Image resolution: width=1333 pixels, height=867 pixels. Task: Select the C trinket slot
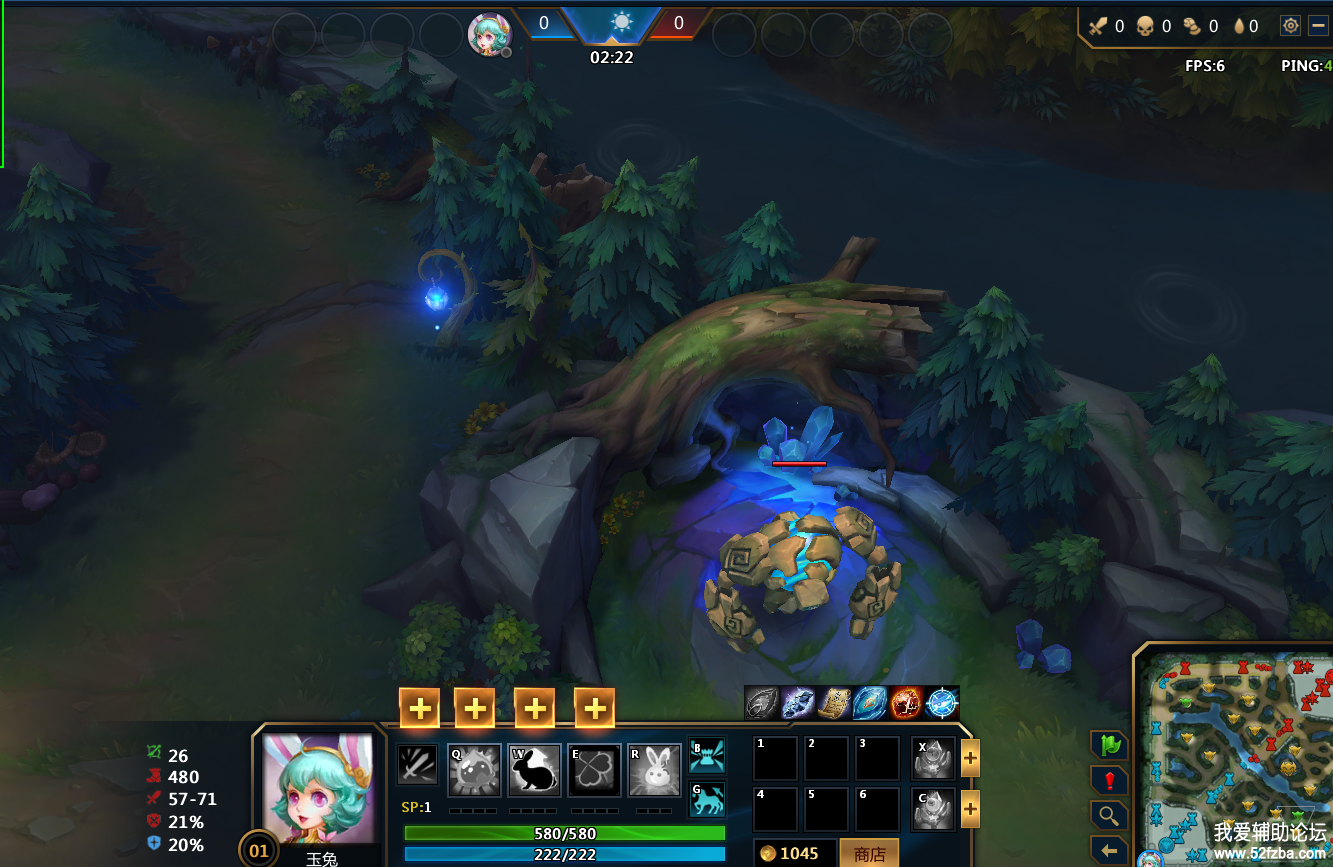(933, 809)
